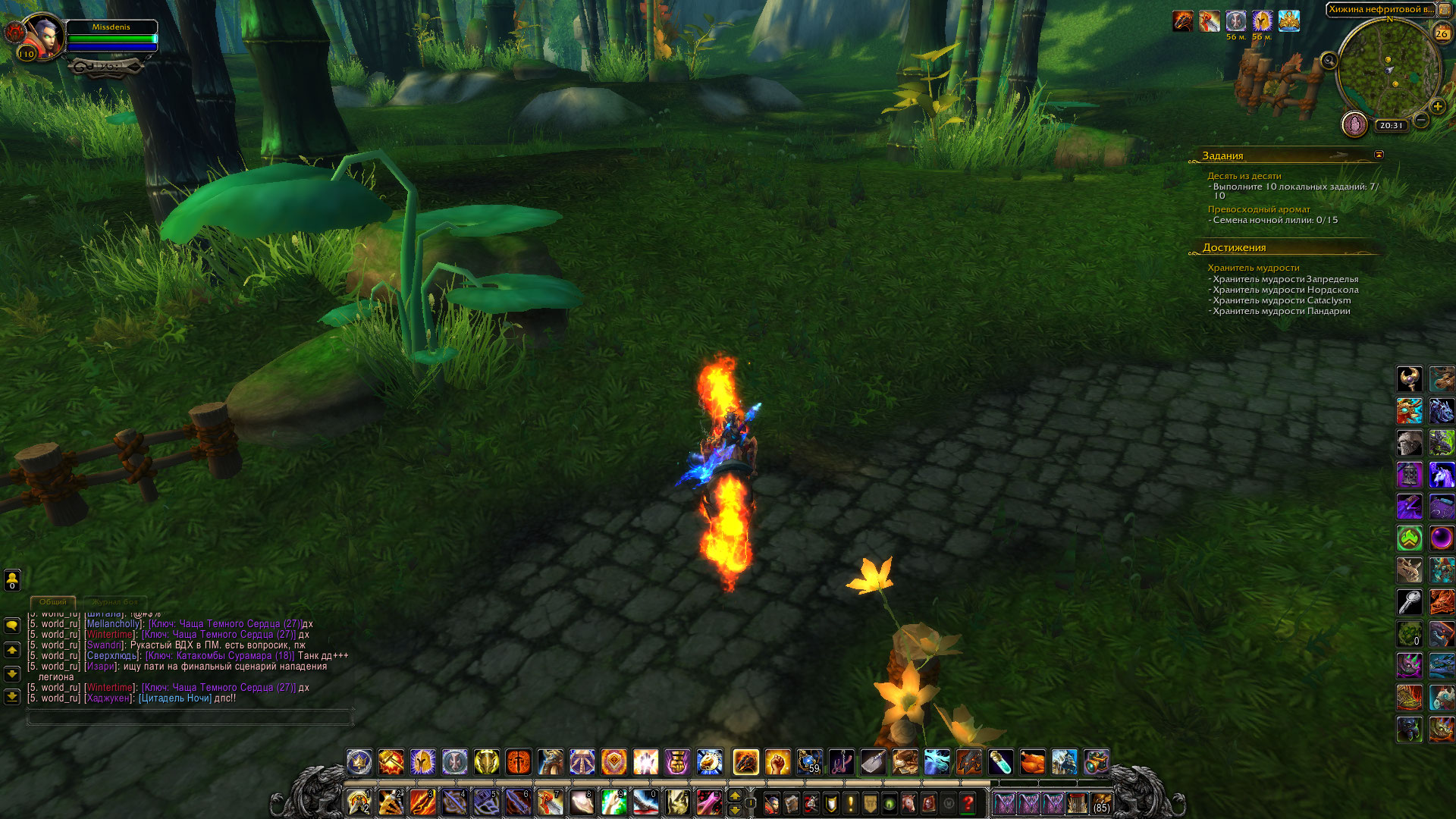The width and height of the screenshot is (1456, 819).
Task: Open the chat menu speech bubble
Action: click(x=12, y=626)
